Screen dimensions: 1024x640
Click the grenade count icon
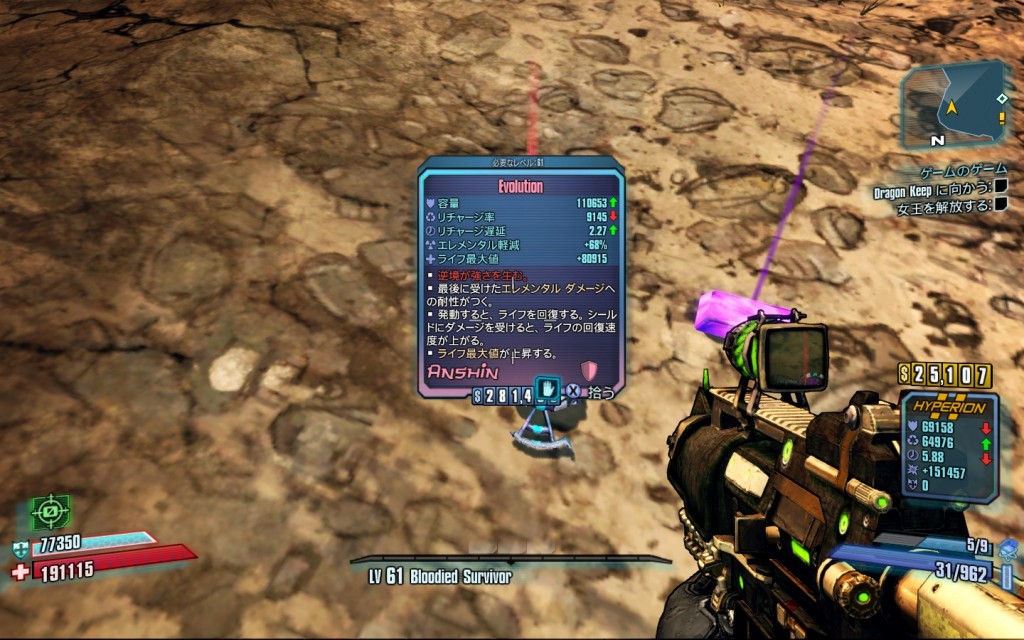click(x=1006, y=547)
